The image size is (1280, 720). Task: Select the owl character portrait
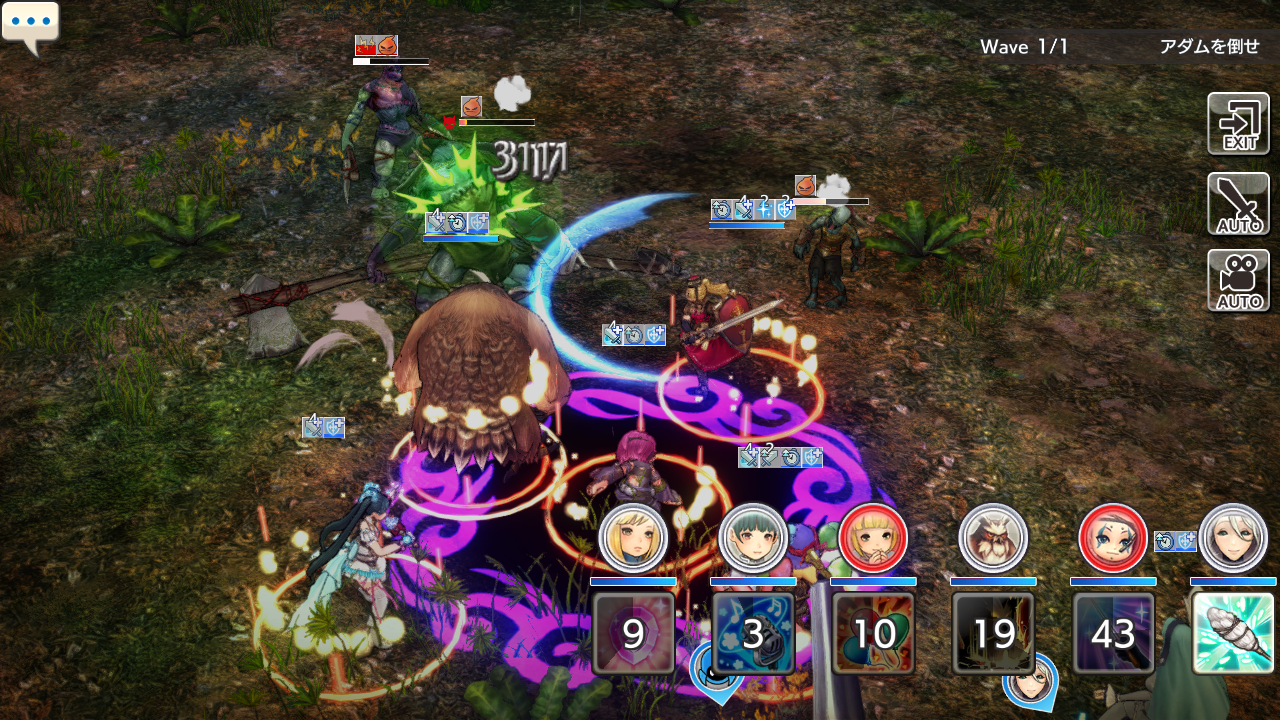click(x=993, y=538)
